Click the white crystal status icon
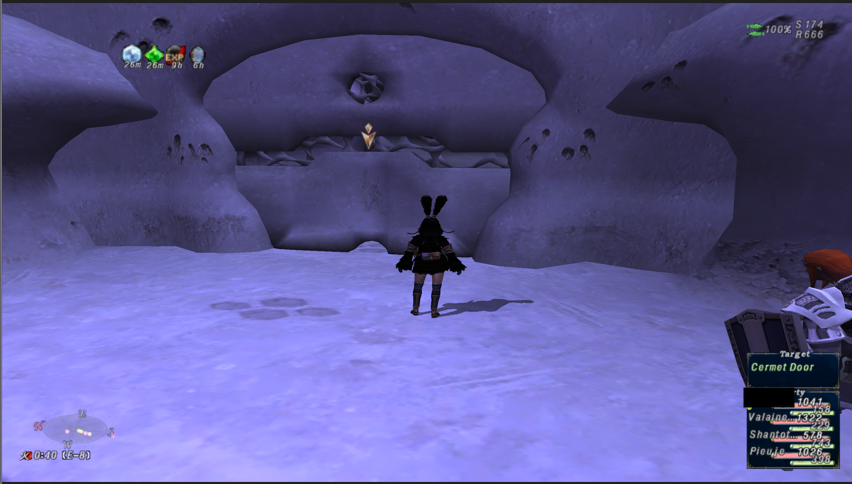 click(x=132, y=53)
